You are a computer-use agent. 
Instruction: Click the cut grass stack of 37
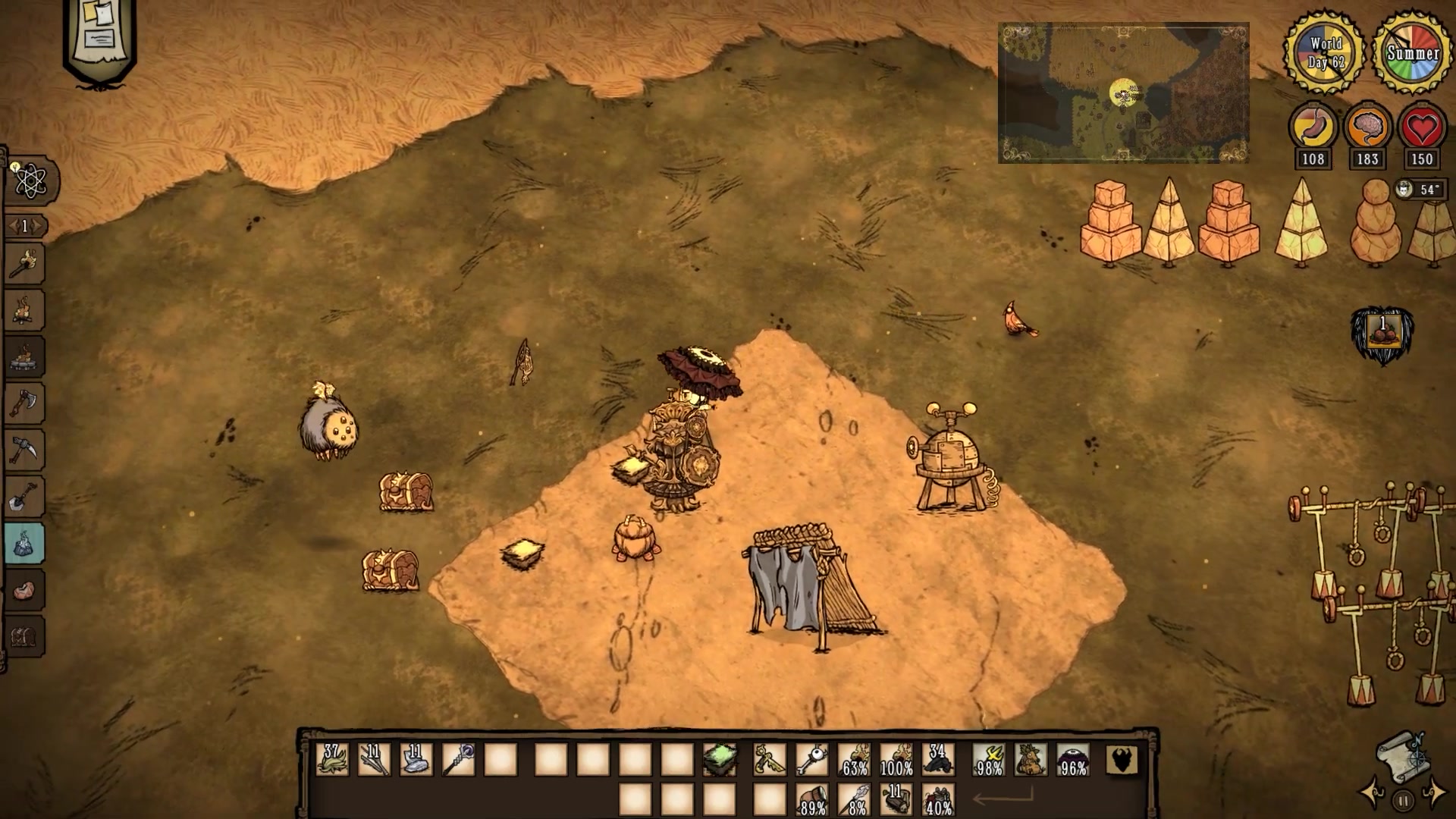(x=332, y=759)
